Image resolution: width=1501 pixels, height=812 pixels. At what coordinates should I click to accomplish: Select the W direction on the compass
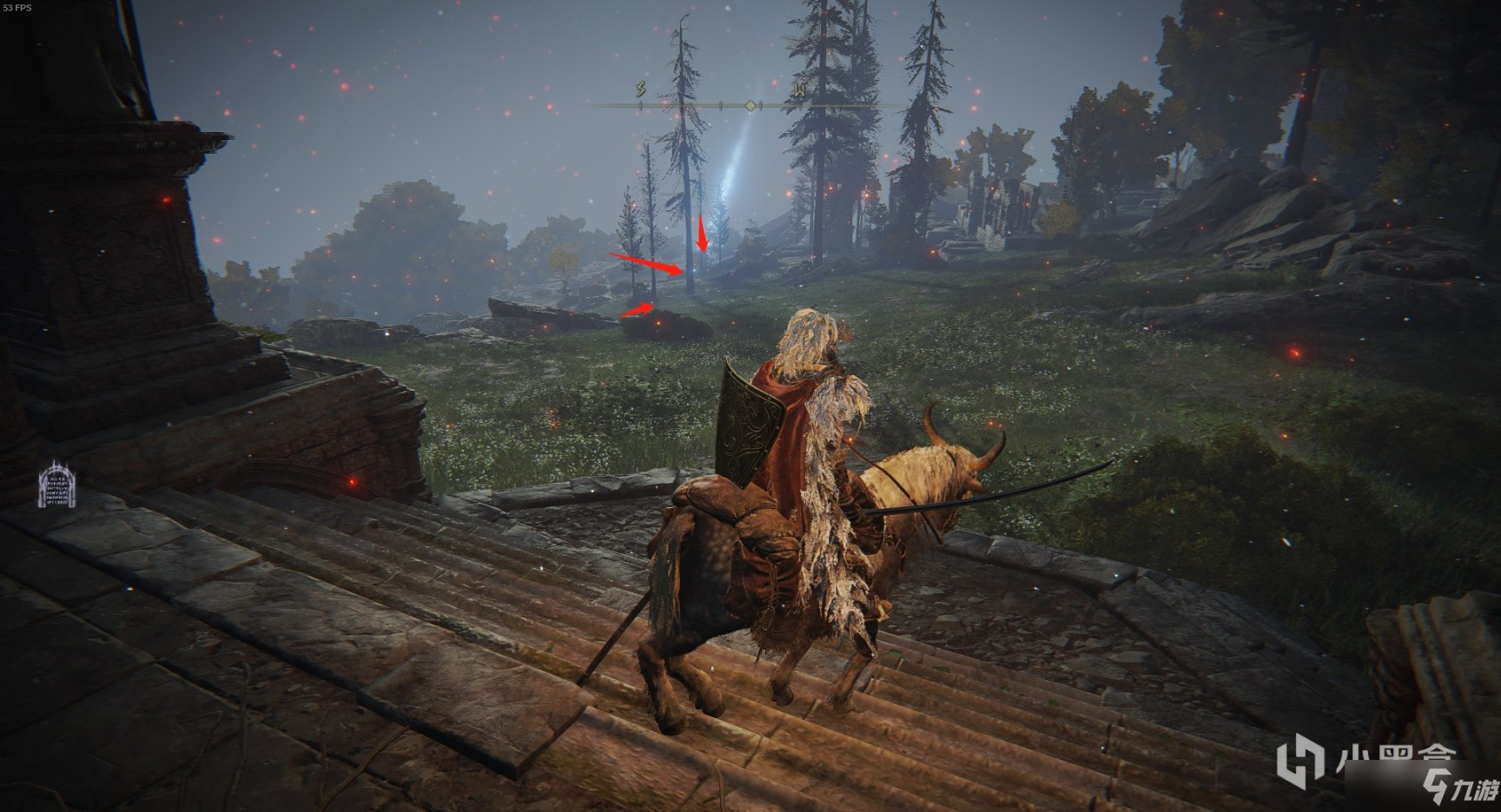pyautogui.click(x=799, y=89)
